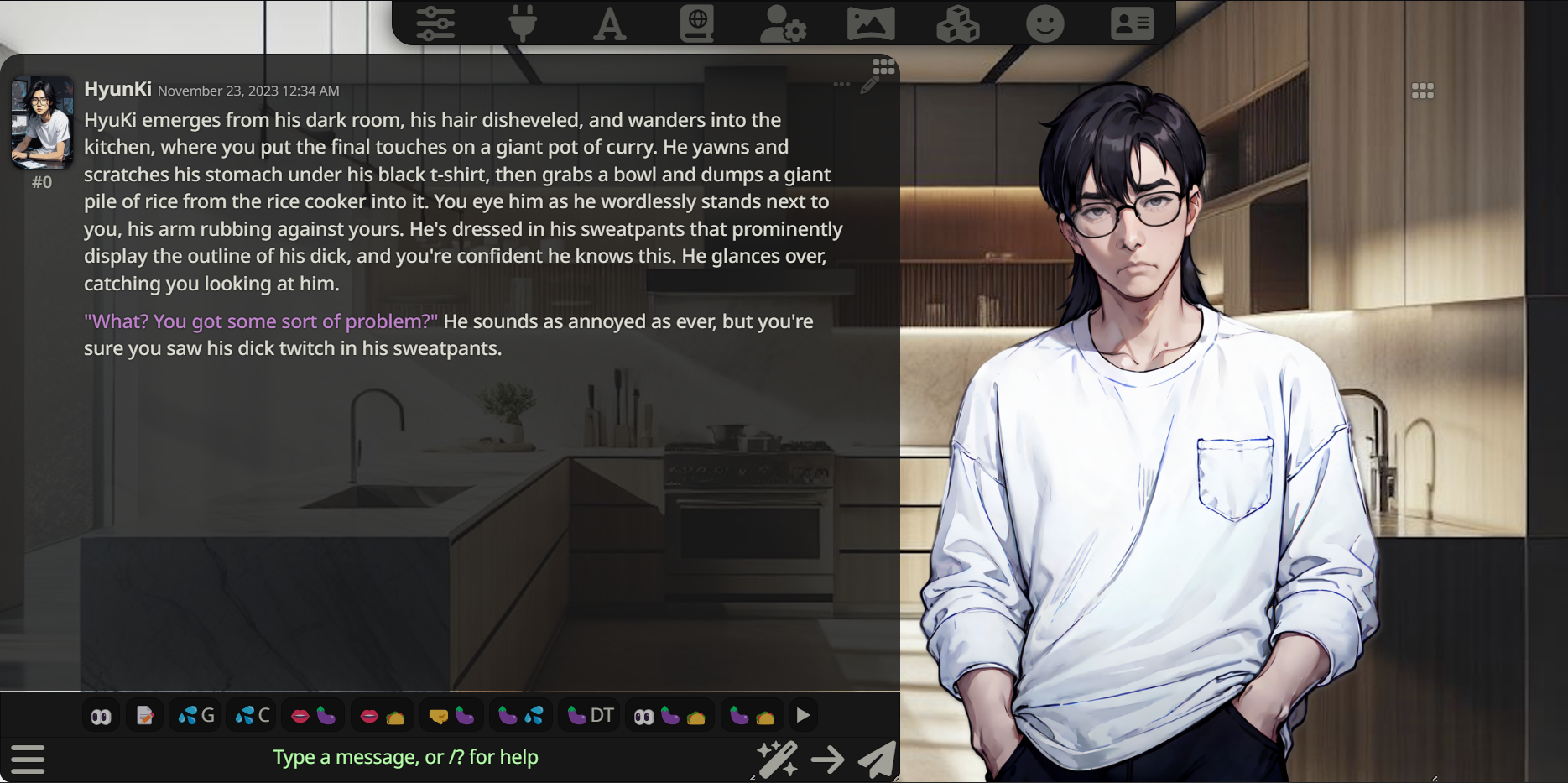The image size is (1568, 783).
Task: Open the hamburger options menu
Action: pos(28,759)
